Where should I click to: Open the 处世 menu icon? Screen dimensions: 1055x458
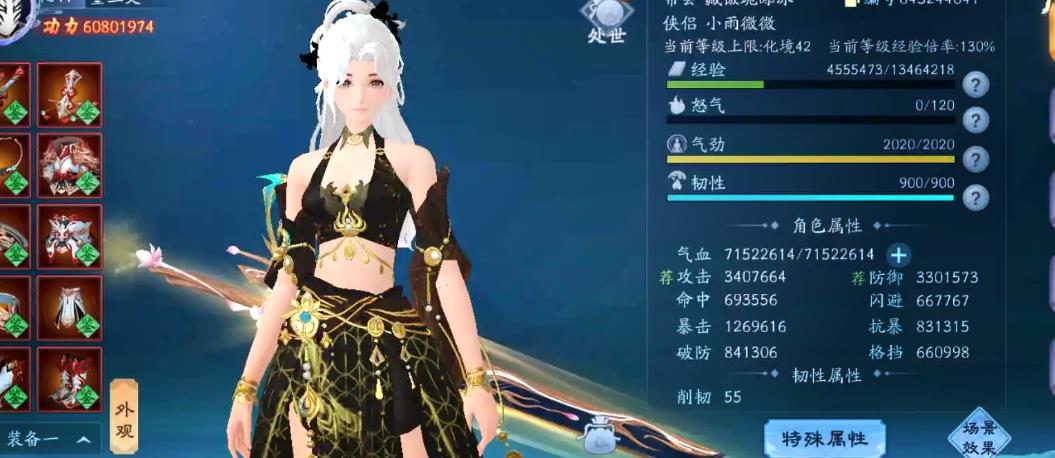pyautogui.click(x=607, y=22)
